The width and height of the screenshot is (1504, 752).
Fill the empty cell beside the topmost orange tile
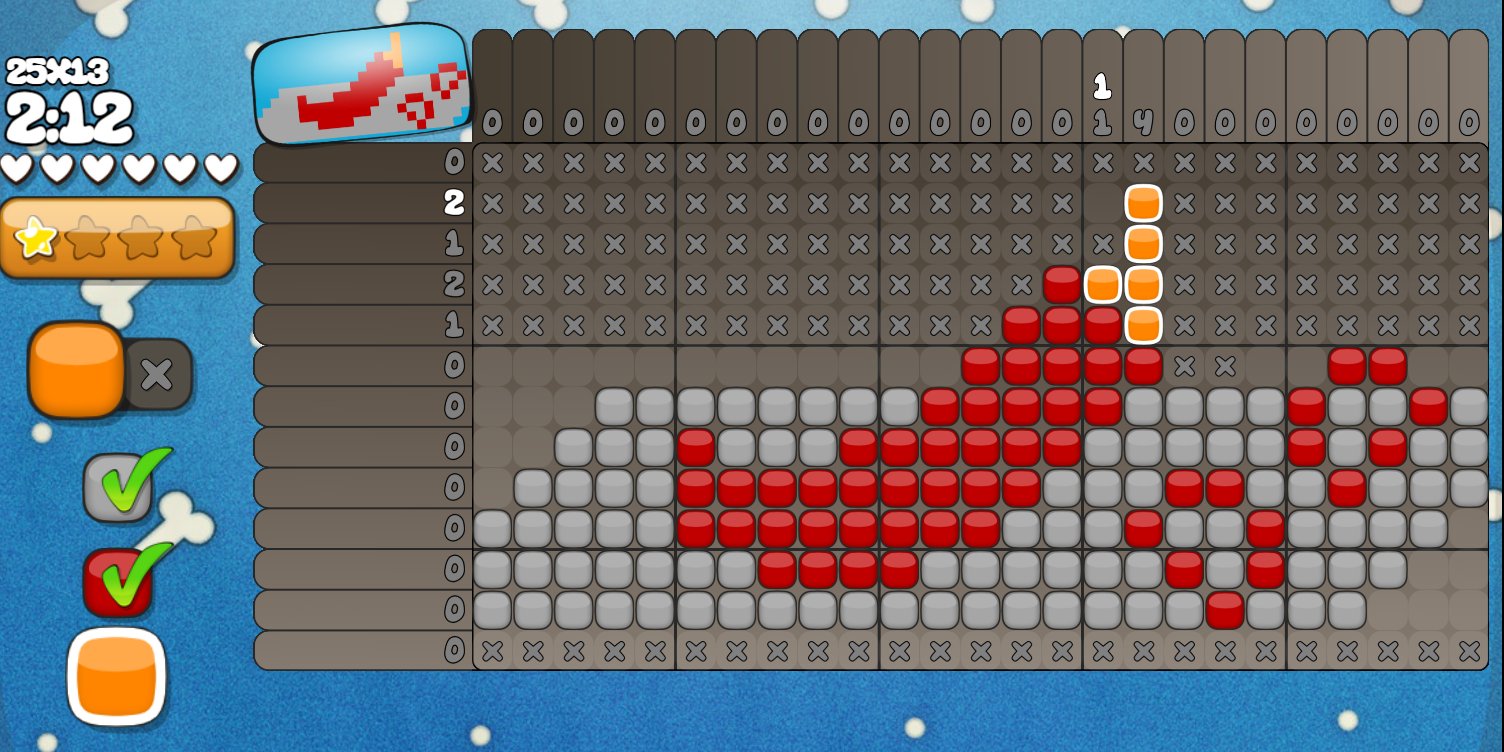coord(1102,203)
